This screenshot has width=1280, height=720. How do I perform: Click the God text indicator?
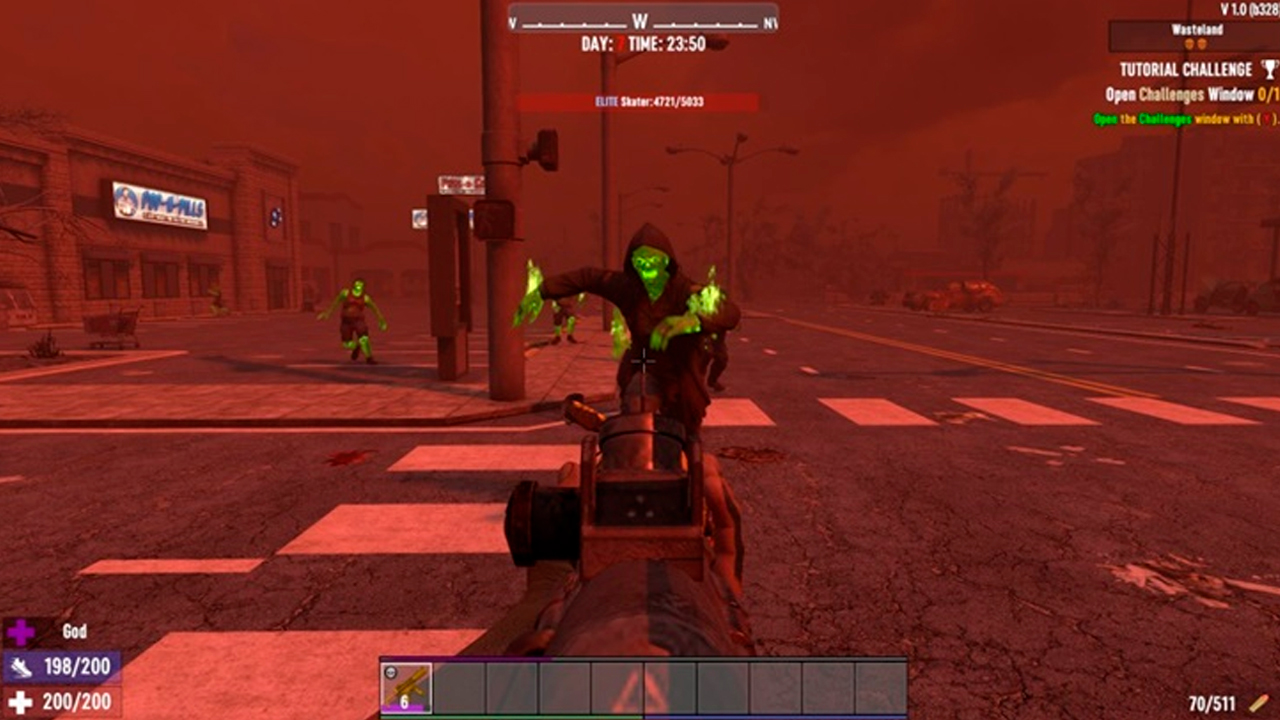pos(74,631)
